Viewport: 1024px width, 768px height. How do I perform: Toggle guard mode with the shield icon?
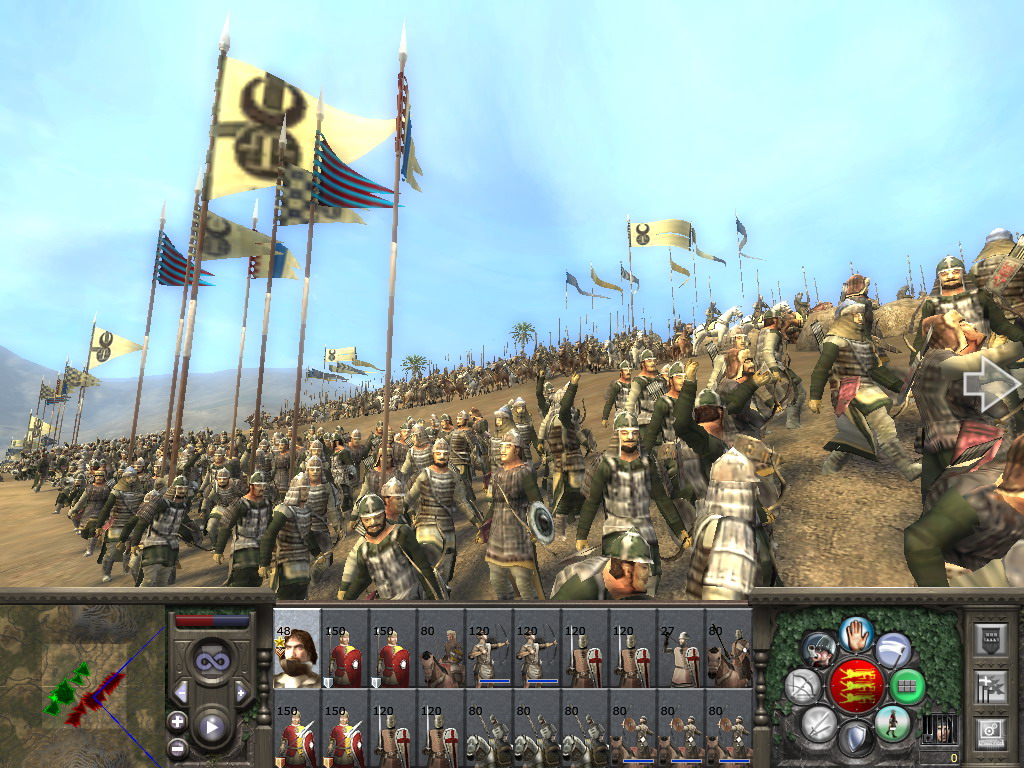point(855,739)
